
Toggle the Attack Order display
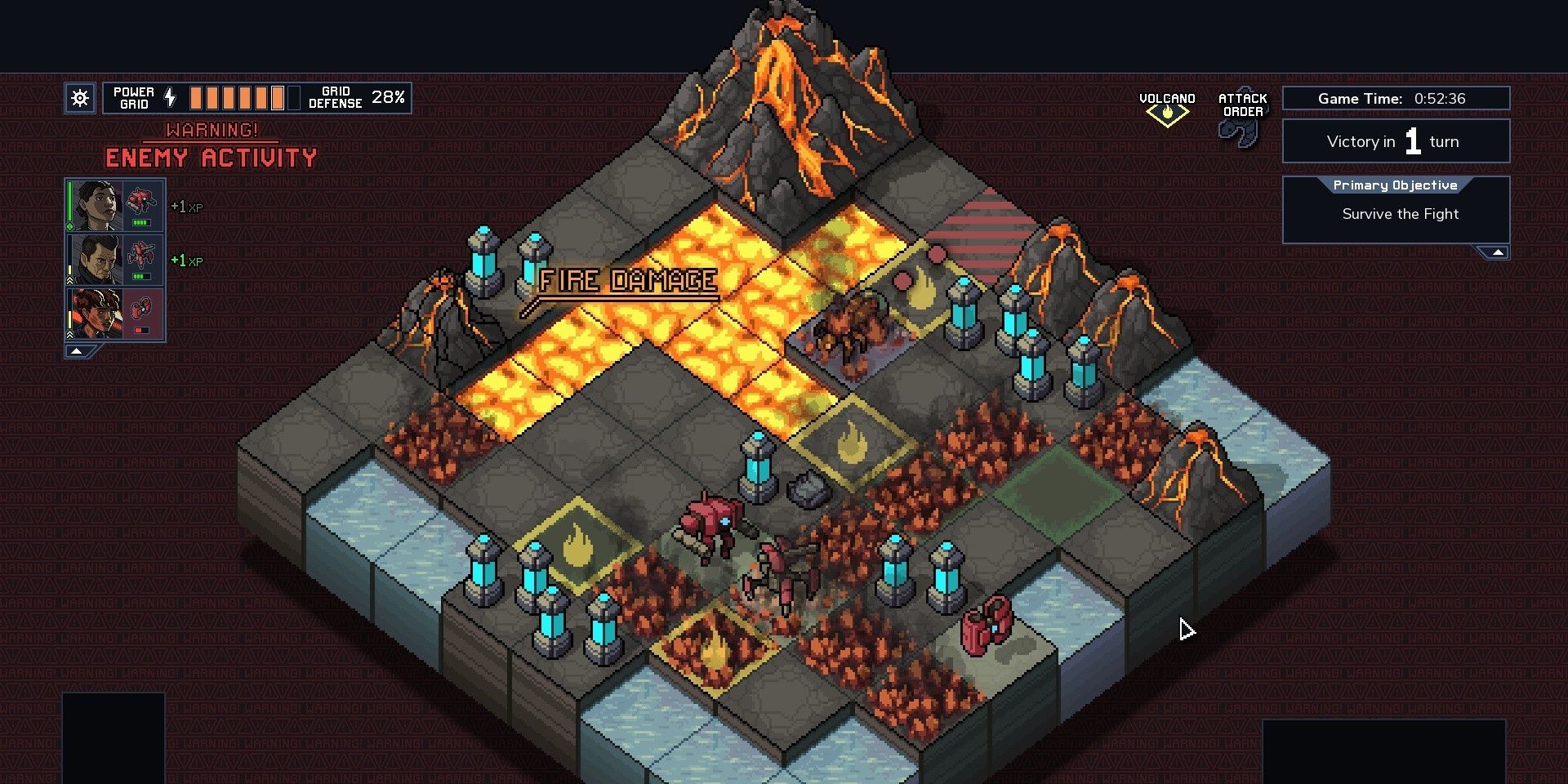pos(1242,114)
